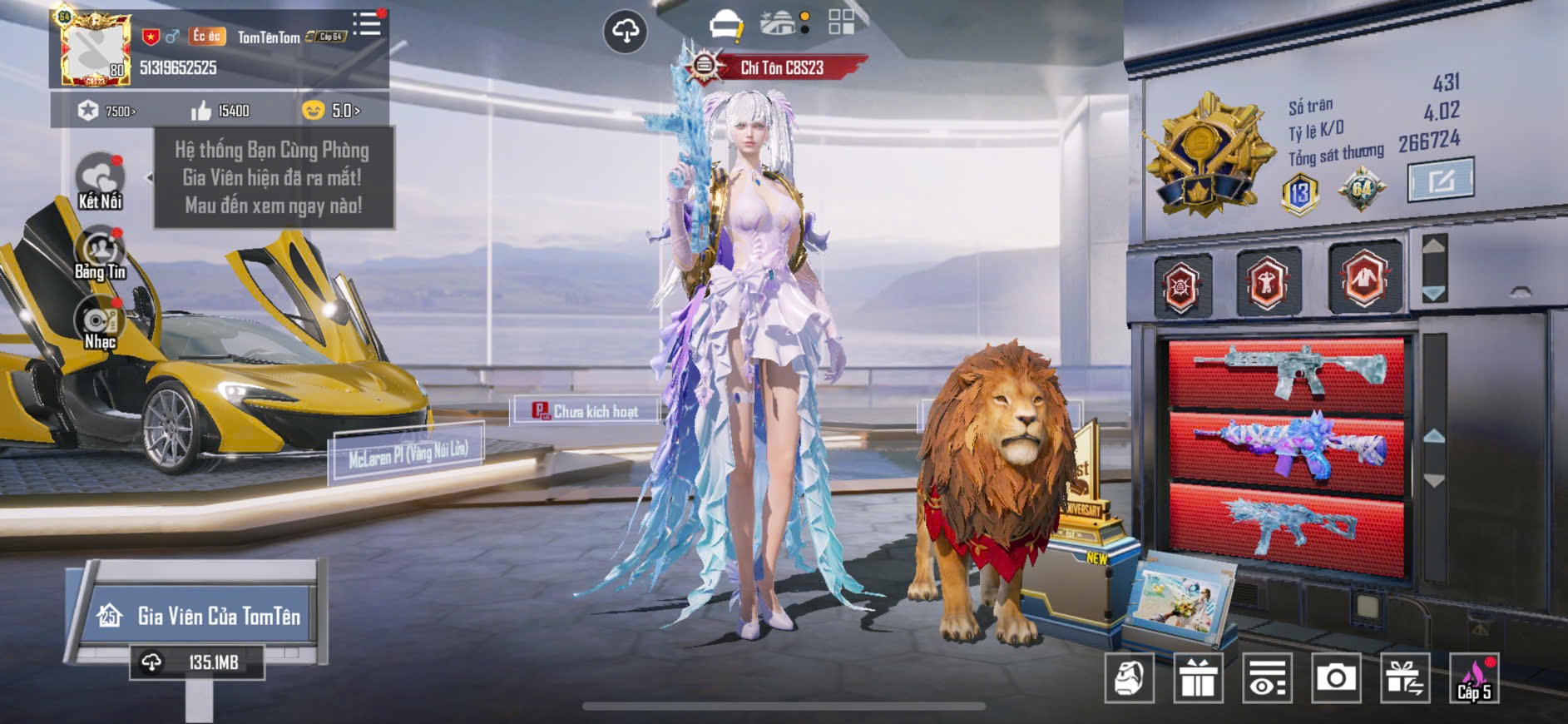Download the 135.1MB resource pack
This screenshot has height=724, width=1568.
click(197, 662)
